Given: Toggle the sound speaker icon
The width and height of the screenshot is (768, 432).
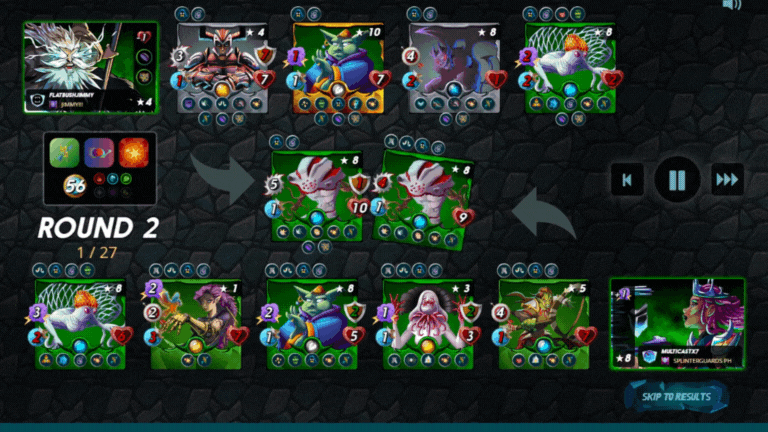Looking at the screenshot, I should coord(732,5).
